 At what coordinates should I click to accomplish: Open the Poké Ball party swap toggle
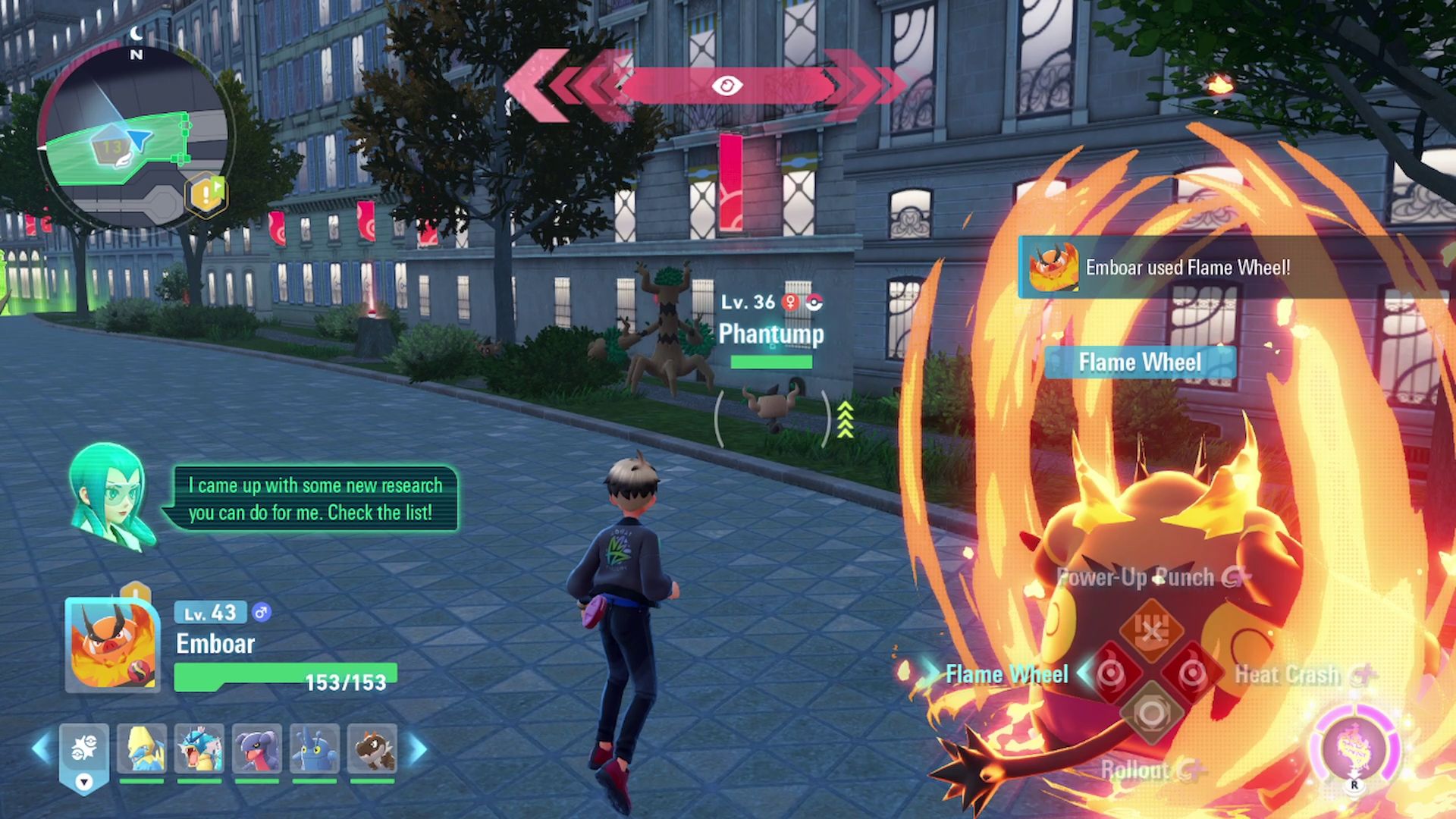tap(84, 755)
